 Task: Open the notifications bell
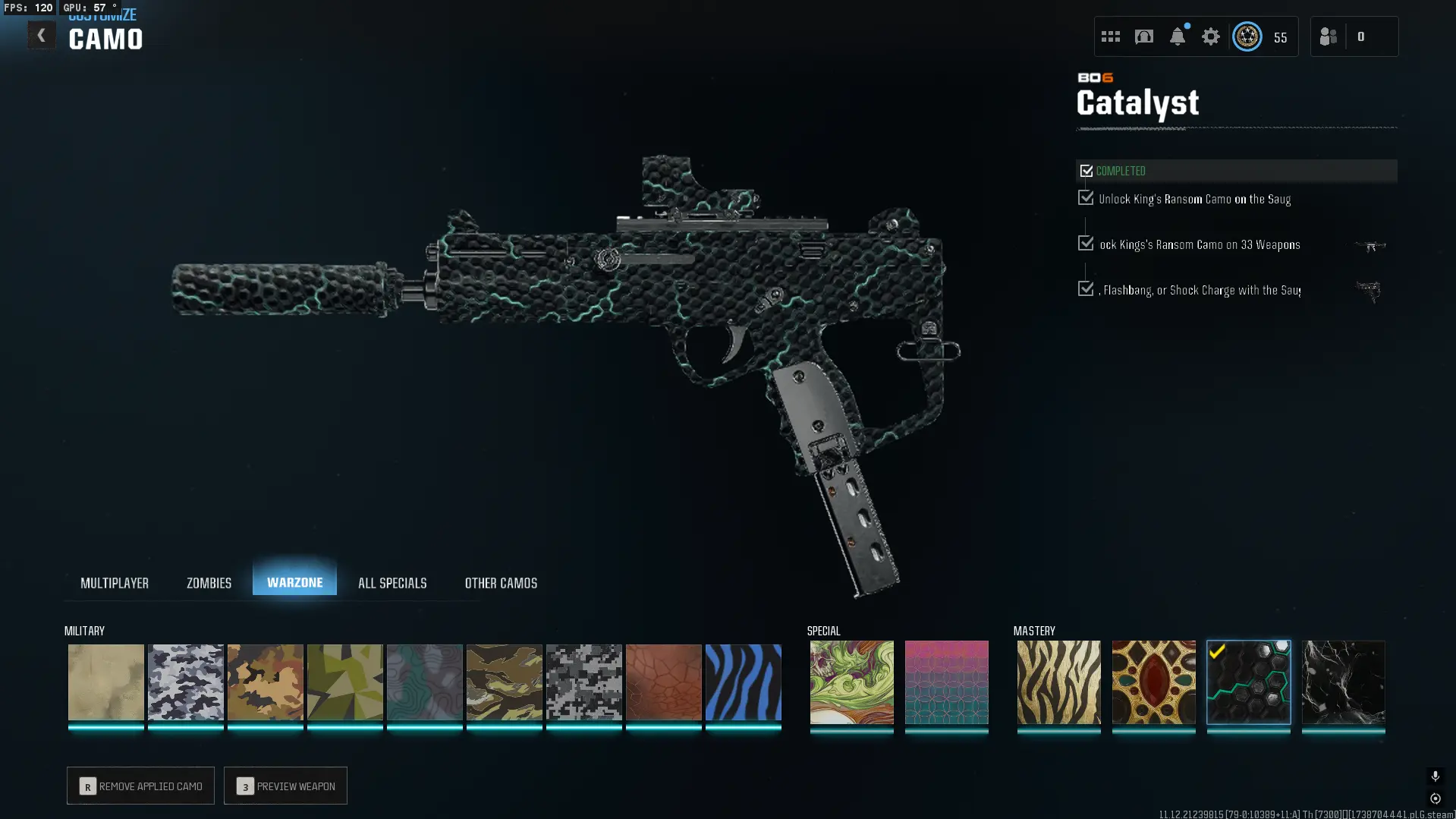pos(1177,37)
